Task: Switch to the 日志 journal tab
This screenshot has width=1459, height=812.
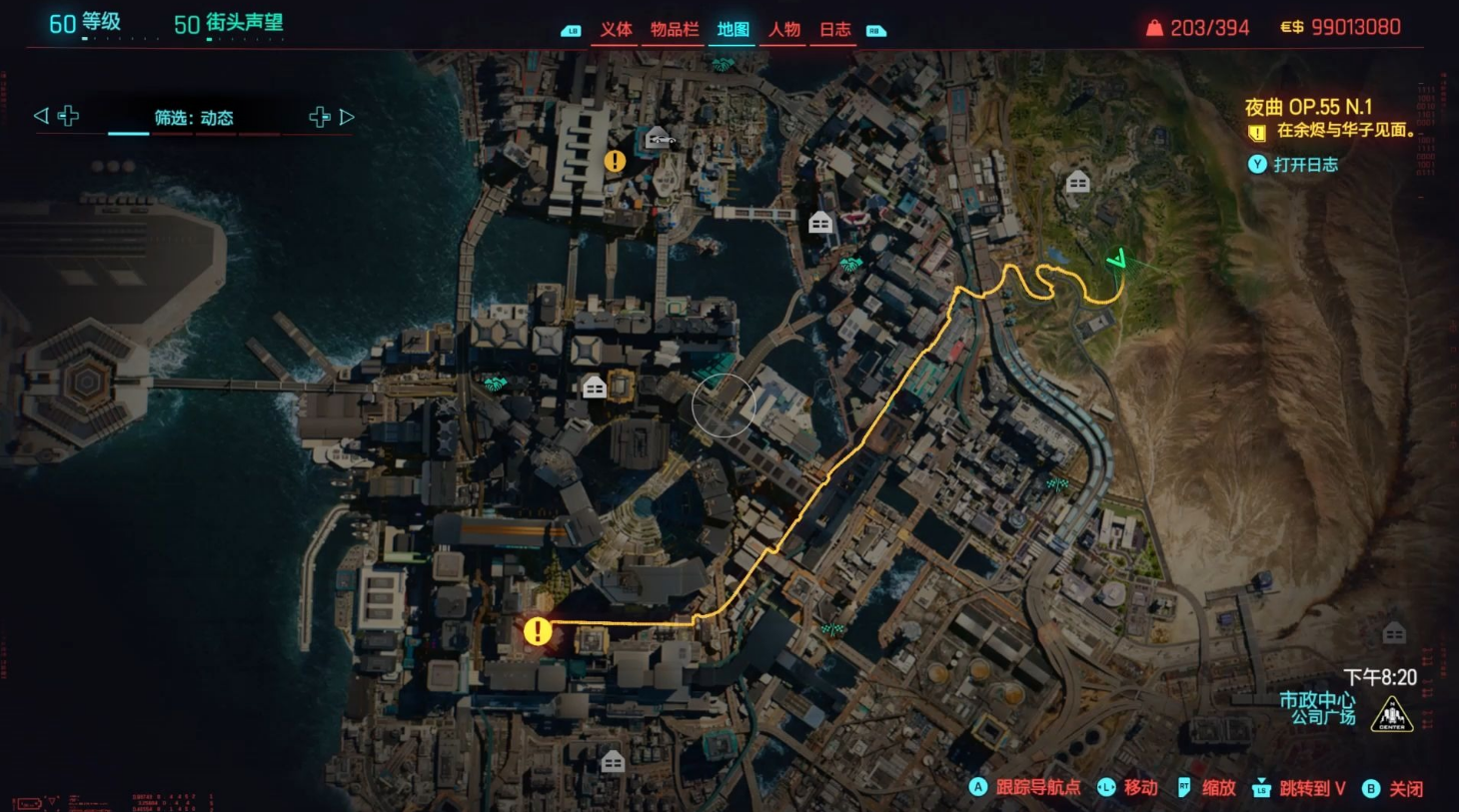Action: (x=835, y=30)
